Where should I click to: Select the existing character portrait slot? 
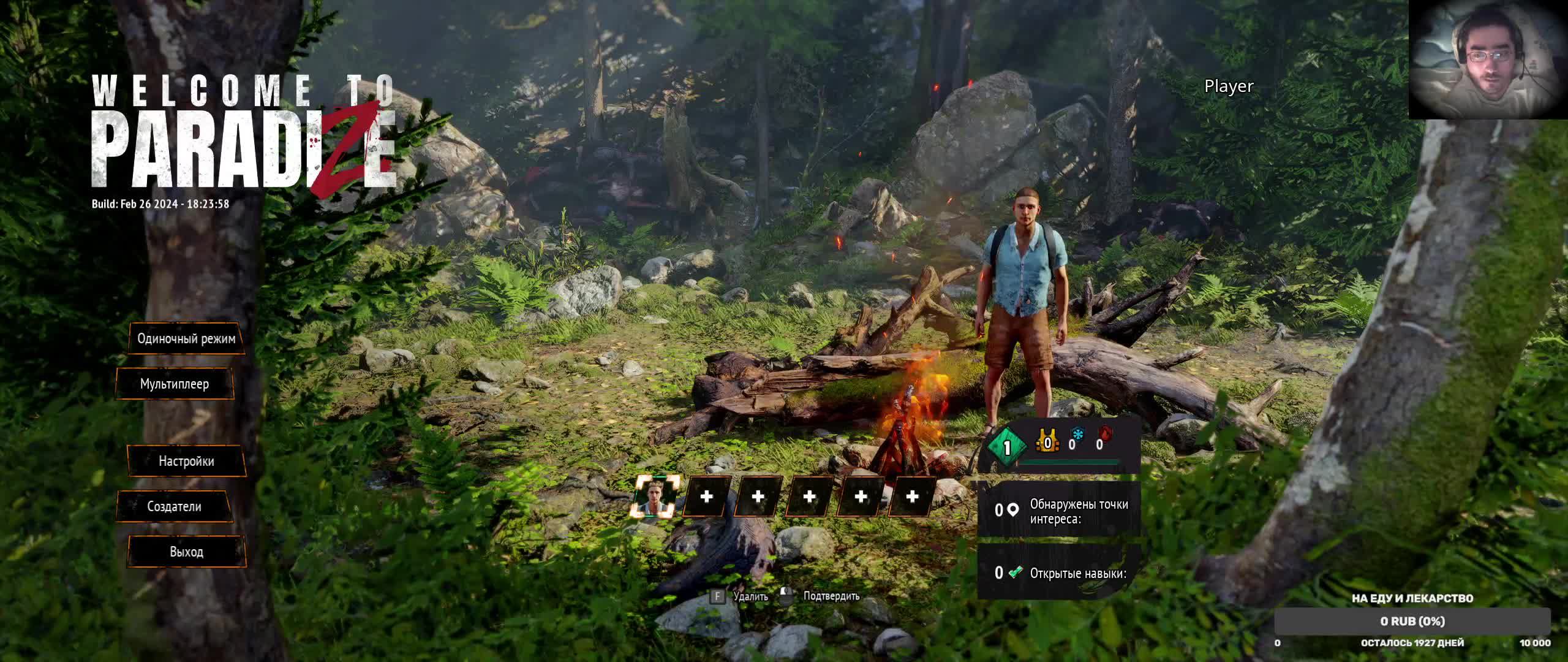(655, 496)
